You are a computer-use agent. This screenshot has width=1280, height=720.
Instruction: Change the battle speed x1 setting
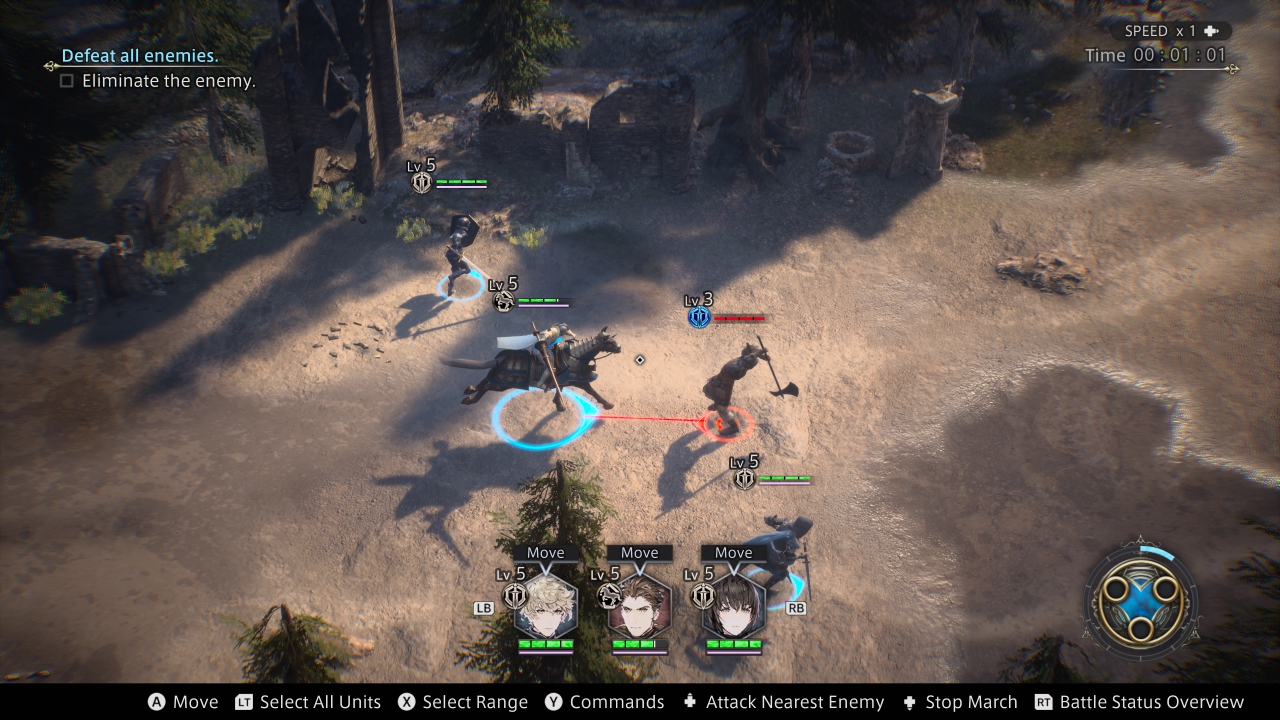(x=1170, y=31)
